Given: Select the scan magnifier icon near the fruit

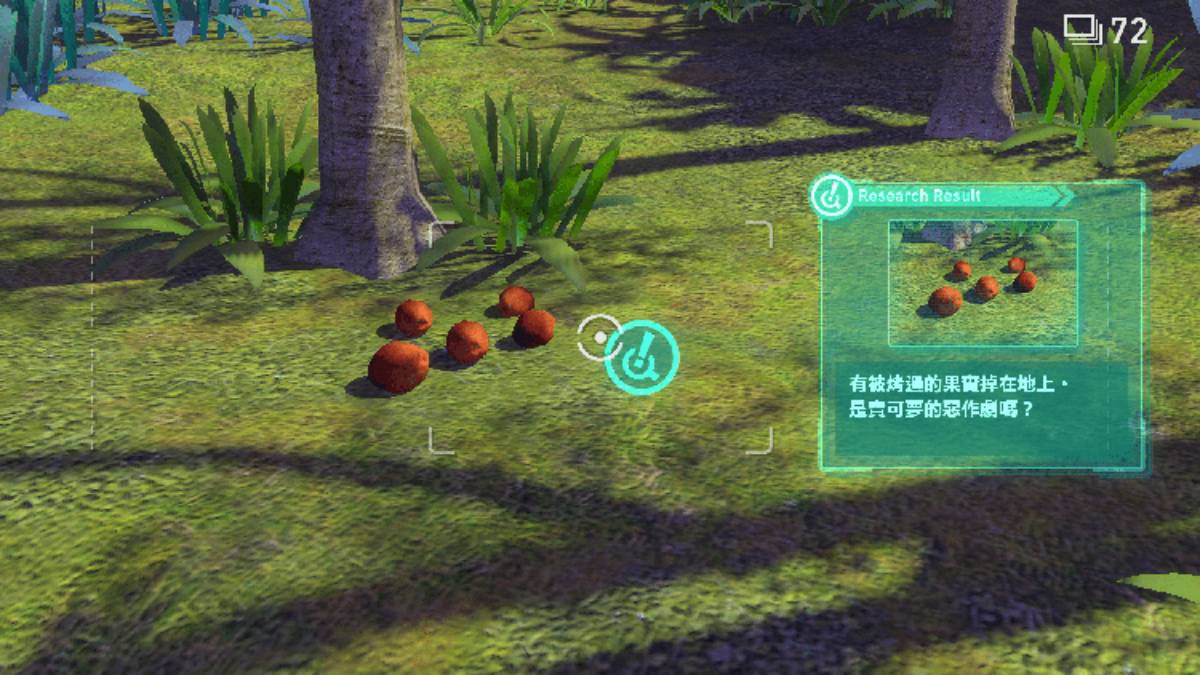Looking at the screenshot, I should (641, 357).
